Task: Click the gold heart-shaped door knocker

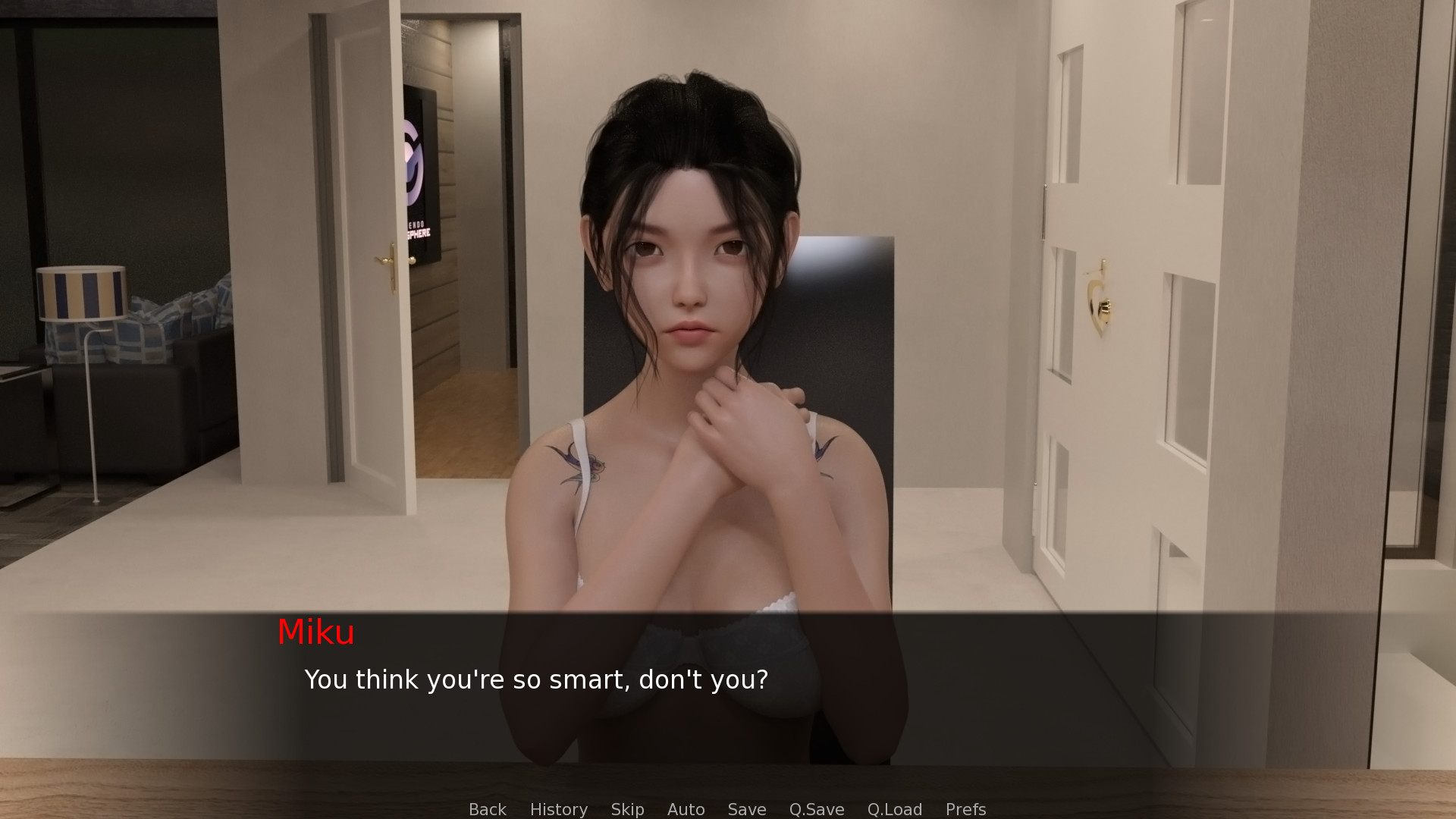Action: click(x=1097, y=300)
